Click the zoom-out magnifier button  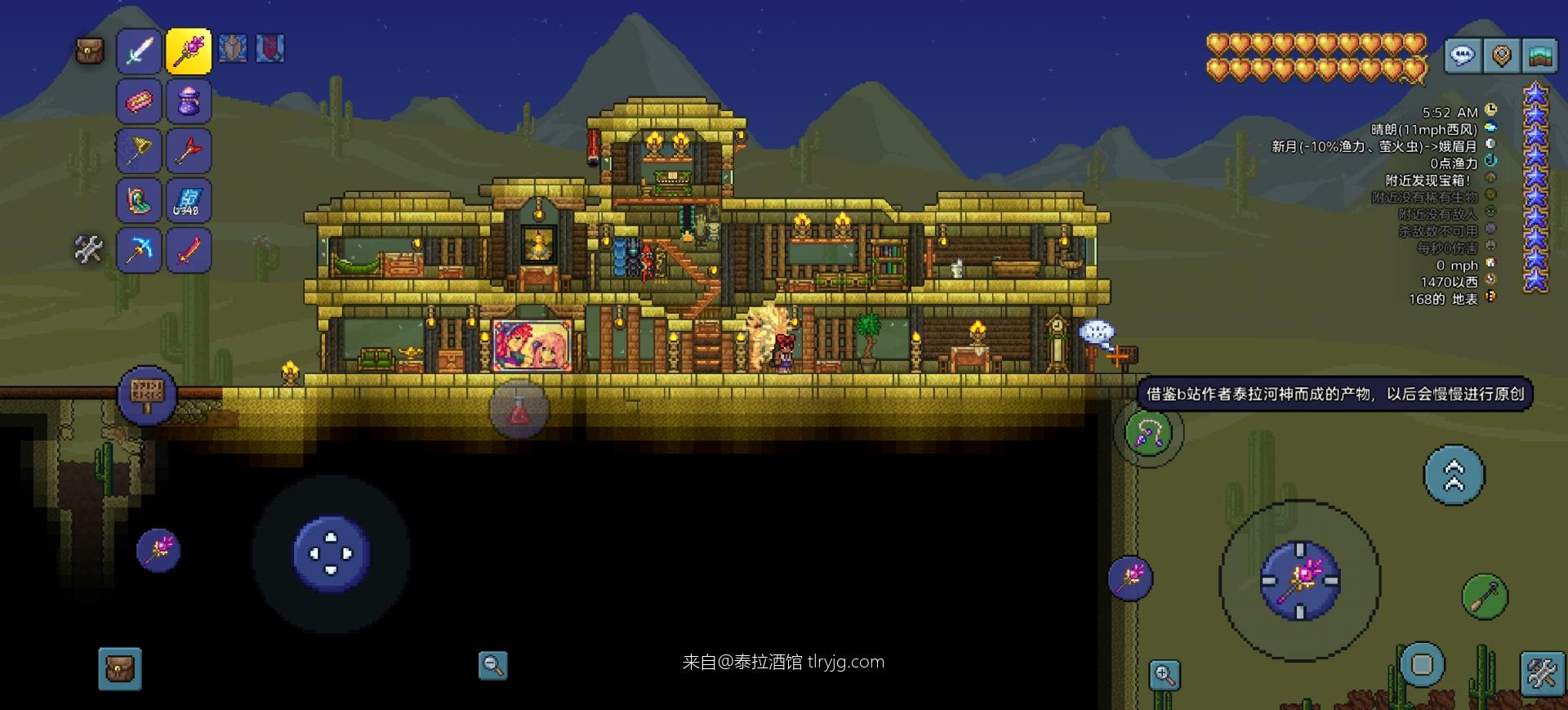(492, 665)
